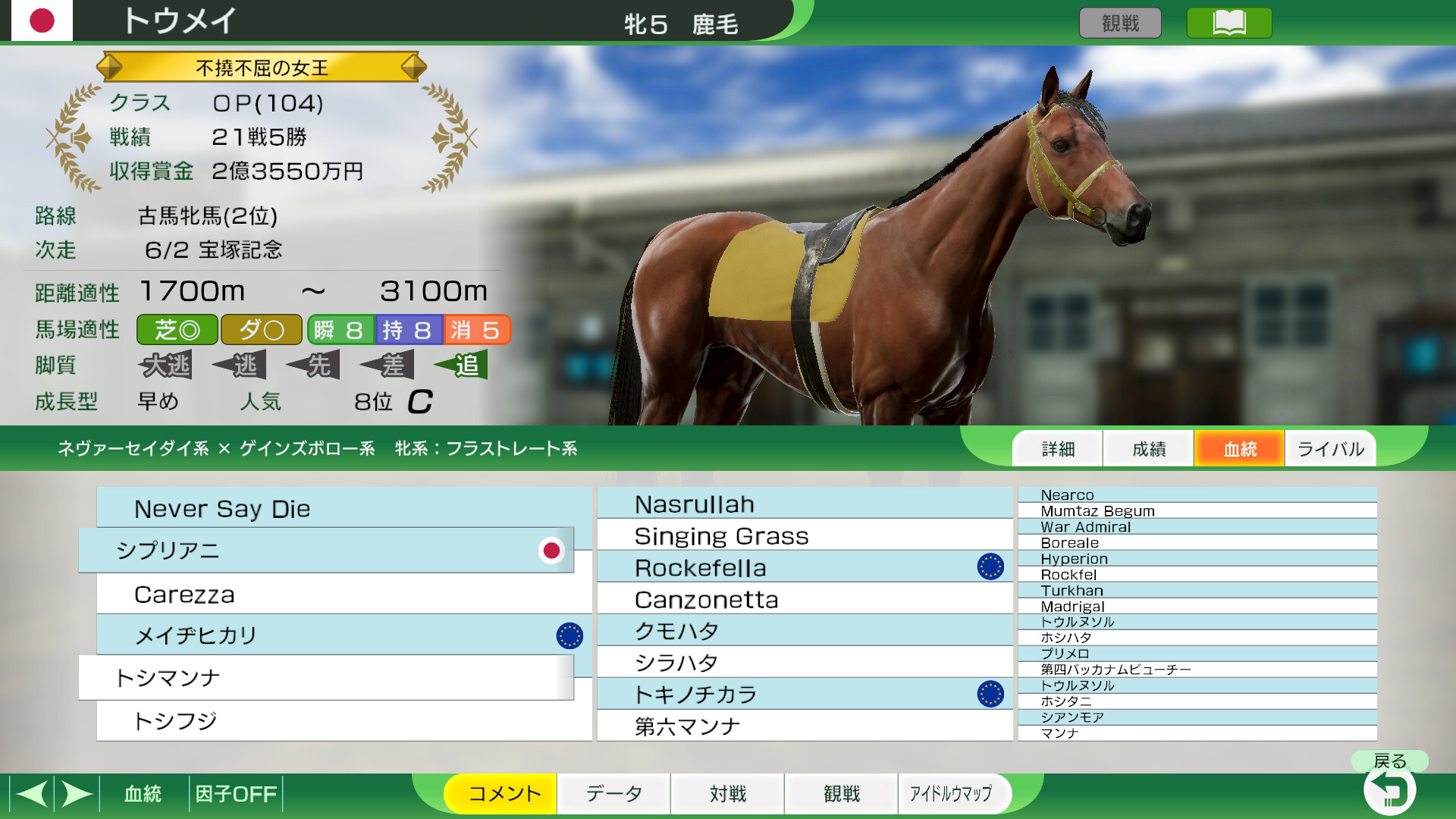Screen dimensions: 1456x819
Task: Click the green guidebook icon top right
Action: 1228,23
